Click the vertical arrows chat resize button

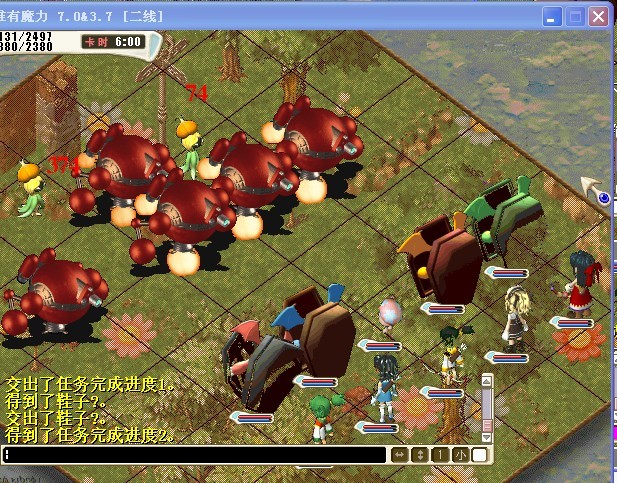tap(419, 455)
